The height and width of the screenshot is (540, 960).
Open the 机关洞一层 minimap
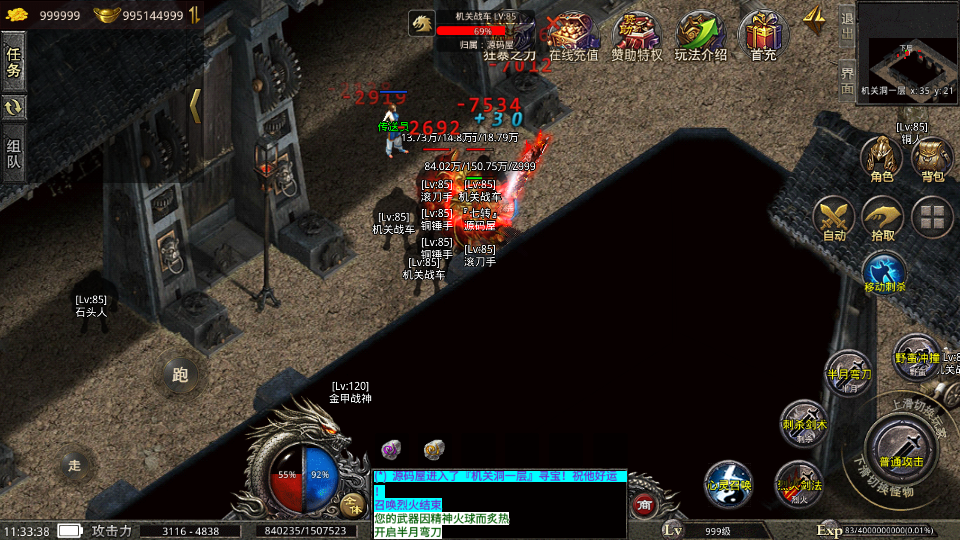click(907, 50)
